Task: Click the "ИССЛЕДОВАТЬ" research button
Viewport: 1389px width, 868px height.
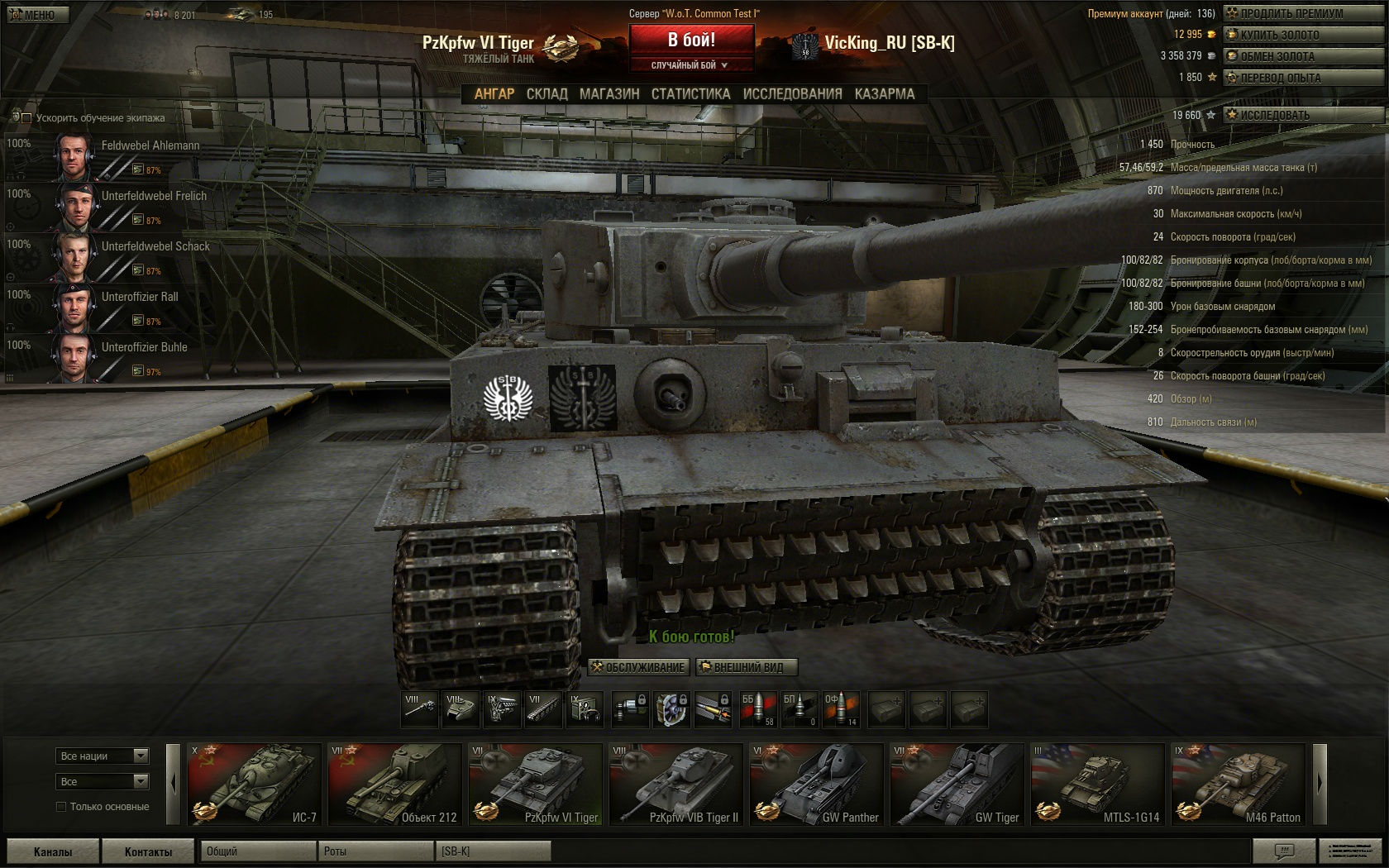Action: (x=1302, y=115)
